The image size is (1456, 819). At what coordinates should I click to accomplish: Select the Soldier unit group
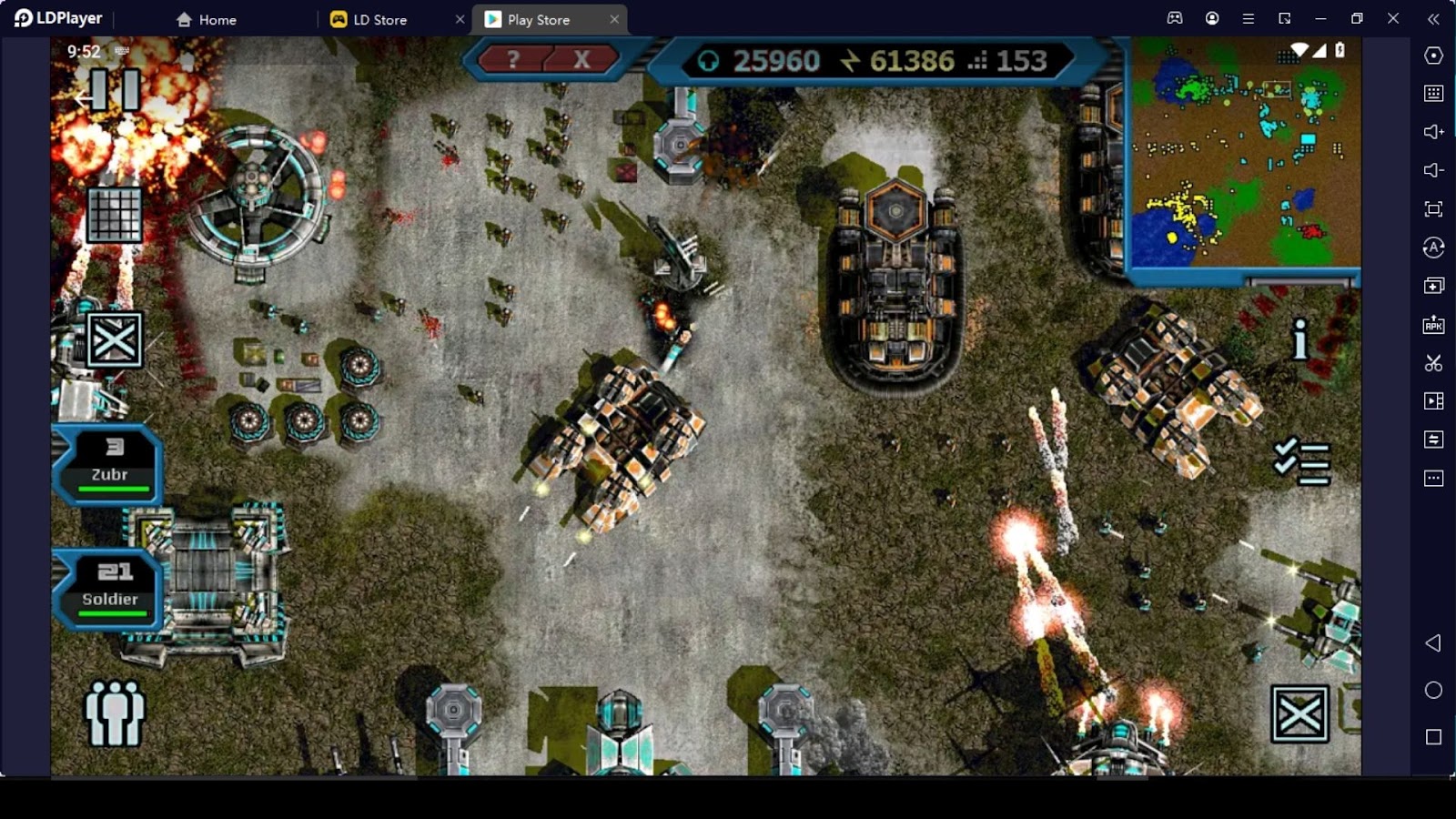(x=110, y=589)
